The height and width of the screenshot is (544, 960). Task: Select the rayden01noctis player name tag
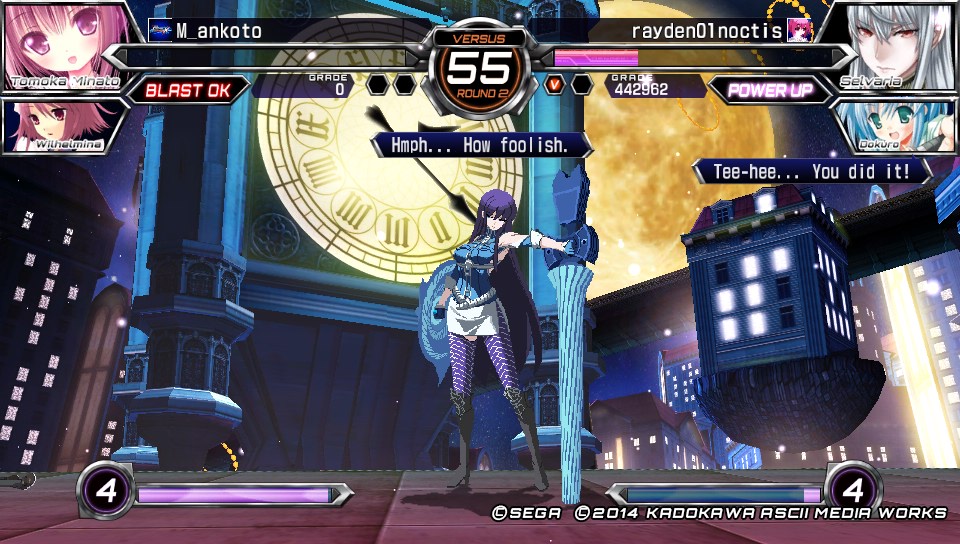(x=707, y=31)
